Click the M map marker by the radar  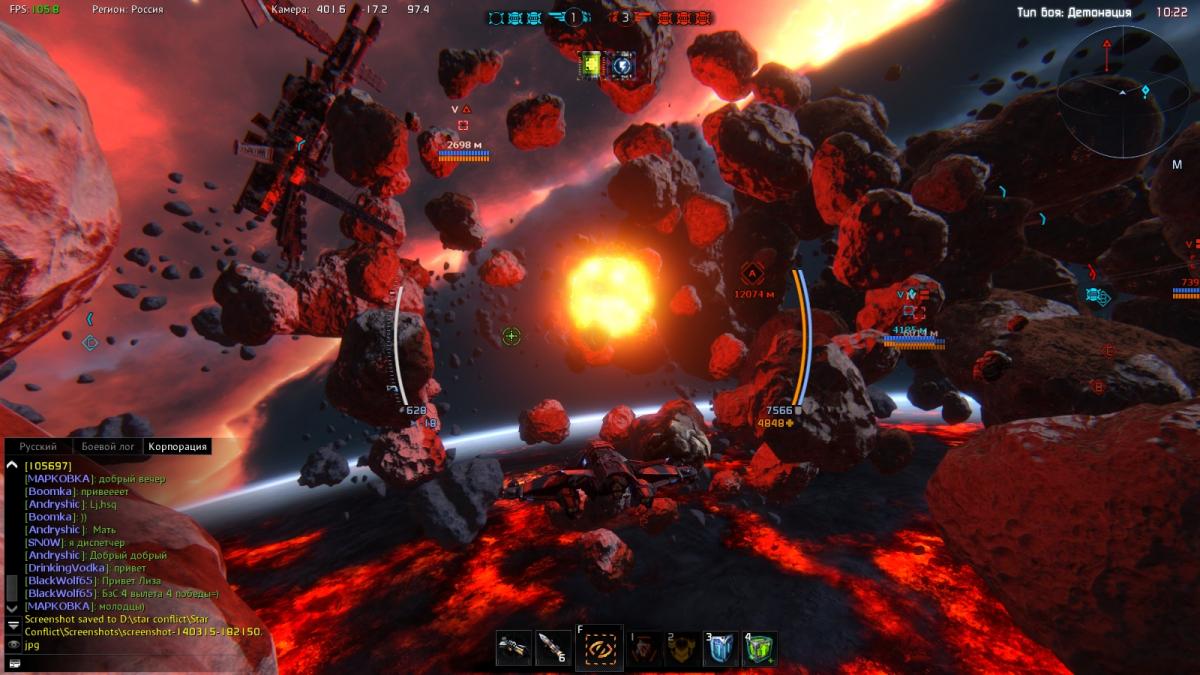1177,165
